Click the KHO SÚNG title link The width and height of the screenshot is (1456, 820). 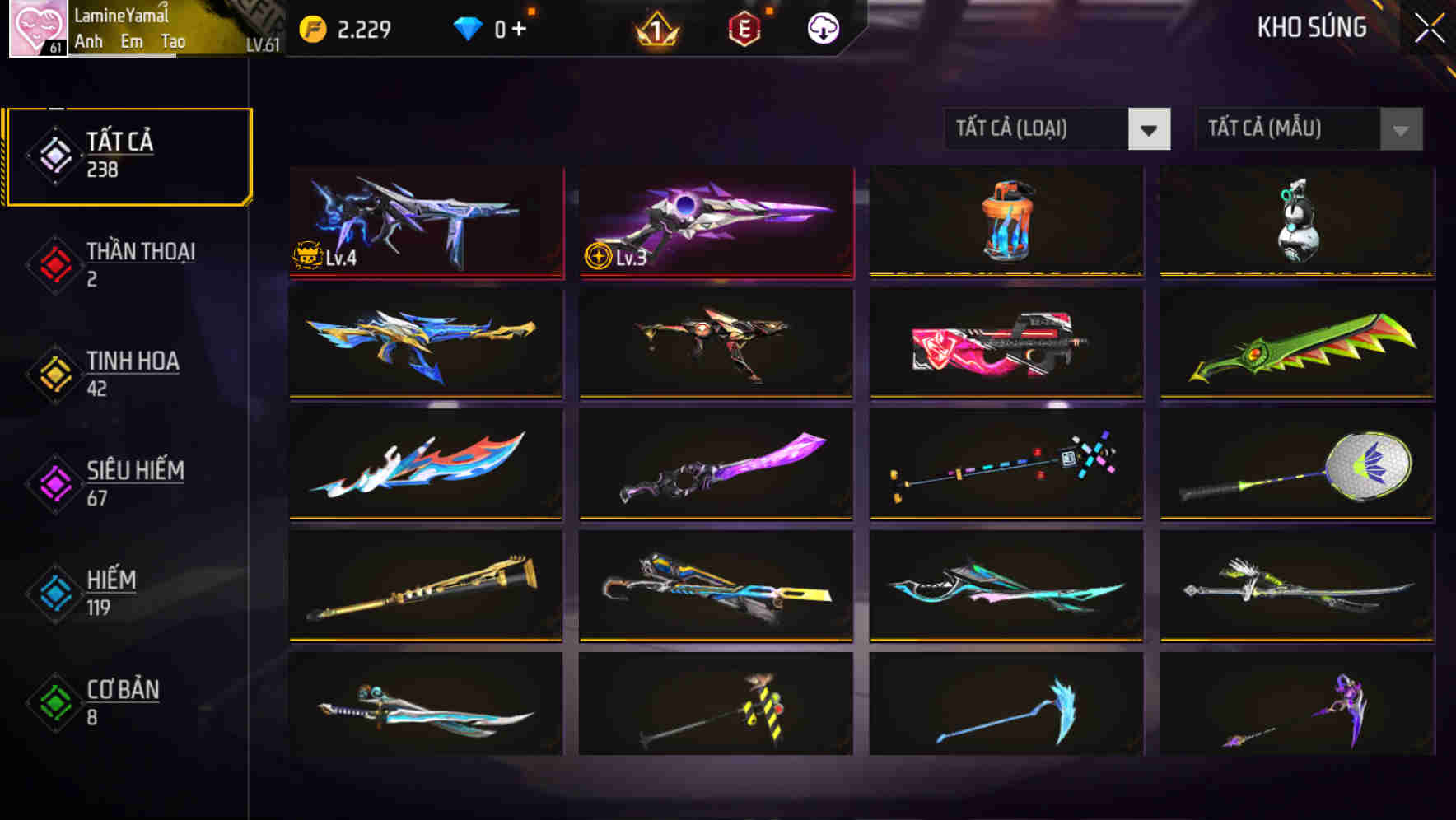(1311, 27)
